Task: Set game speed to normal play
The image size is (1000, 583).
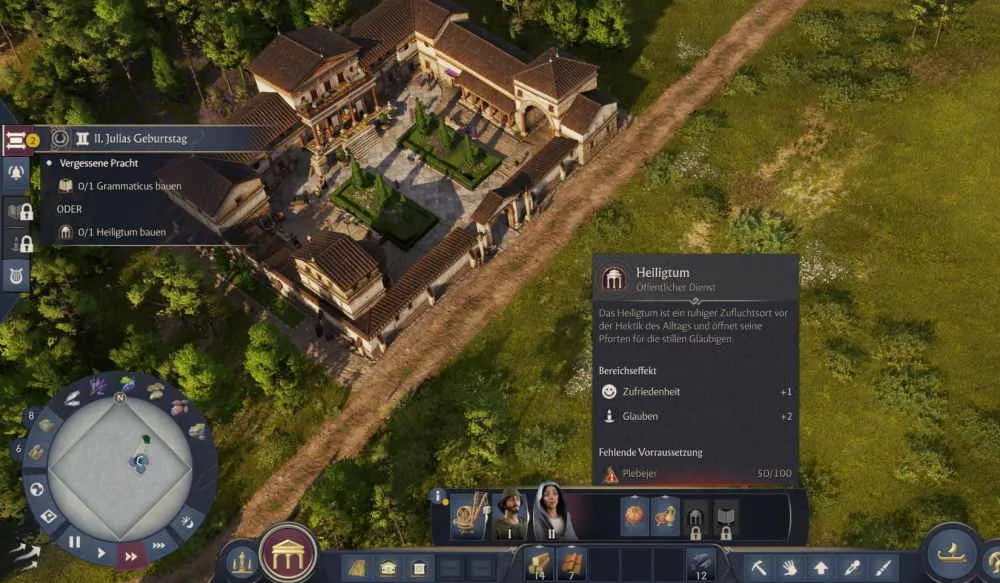Action: pyautogui.click(x=101, y=551)
